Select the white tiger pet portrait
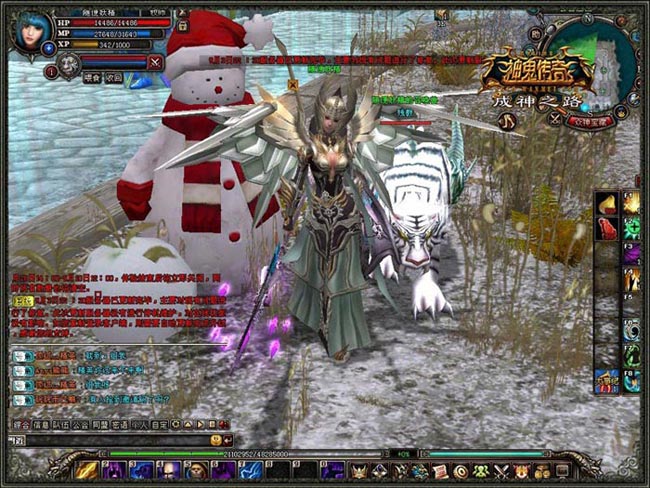The width and height of the screenshot is (650, 488). pyautogui.click(x=69, y=64)
